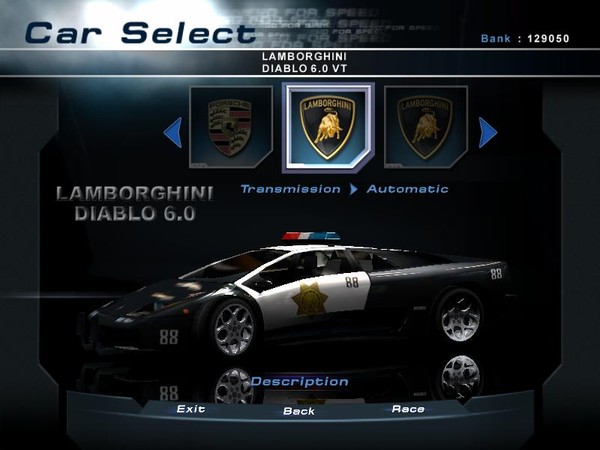
Task: Click the left arrow to show previous cars
Action: pyautogui.click(x=172, y=131)
